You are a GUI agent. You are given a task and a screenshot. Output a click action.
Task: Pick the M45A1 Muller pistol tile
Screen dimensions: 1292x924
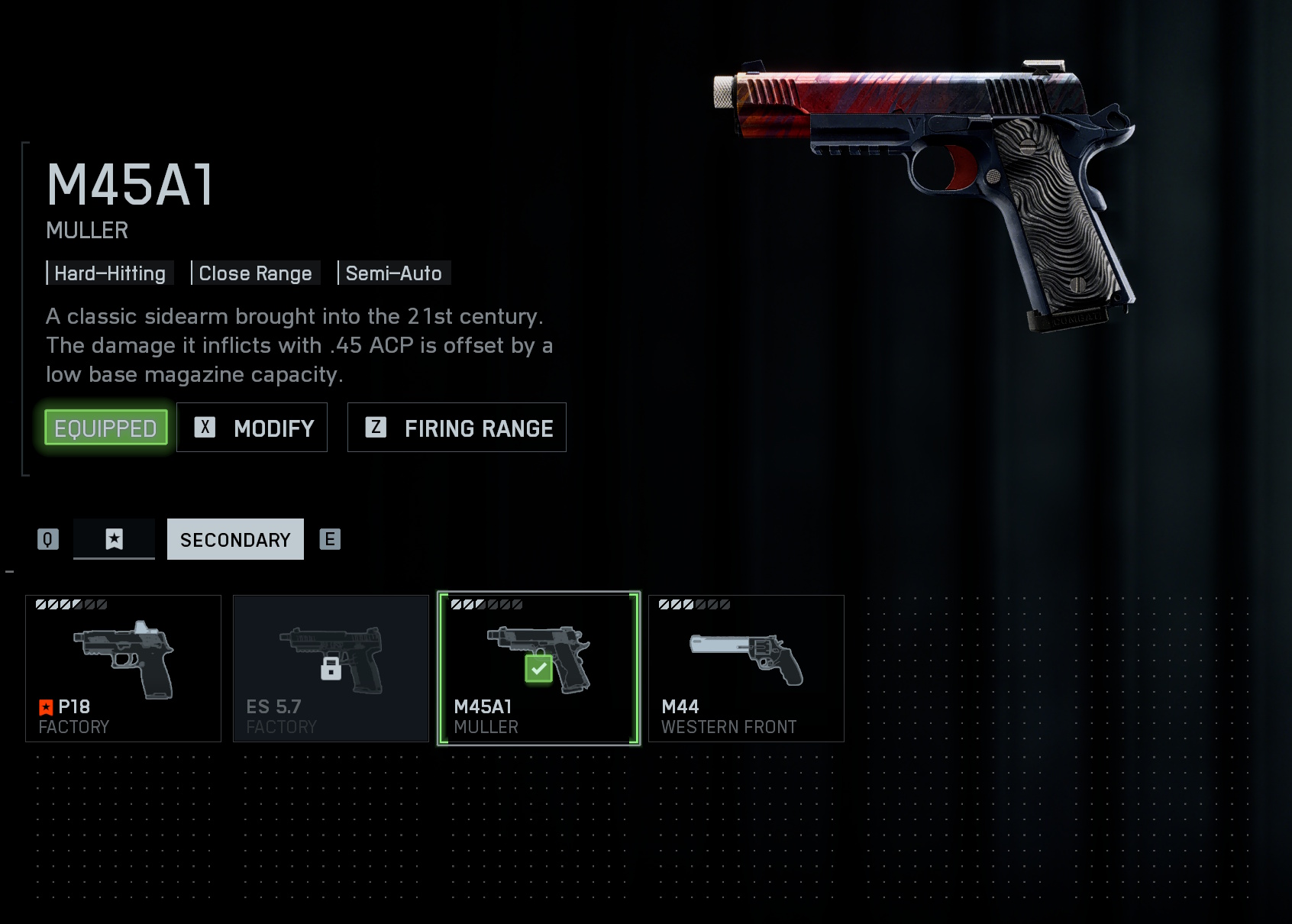(538, 668)
